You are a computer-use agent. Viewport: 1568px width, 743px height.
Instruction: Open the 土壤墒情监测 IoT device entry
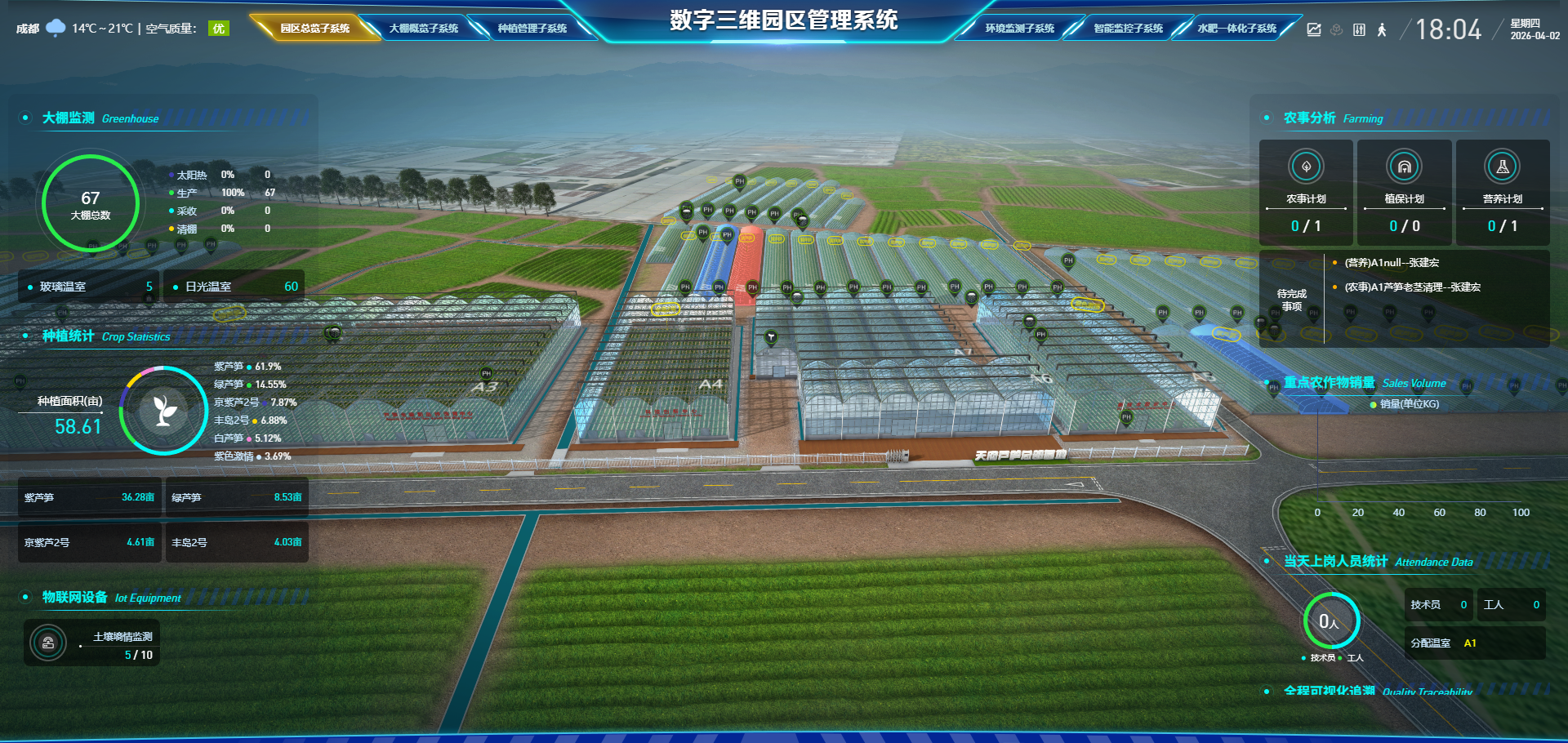91,643
